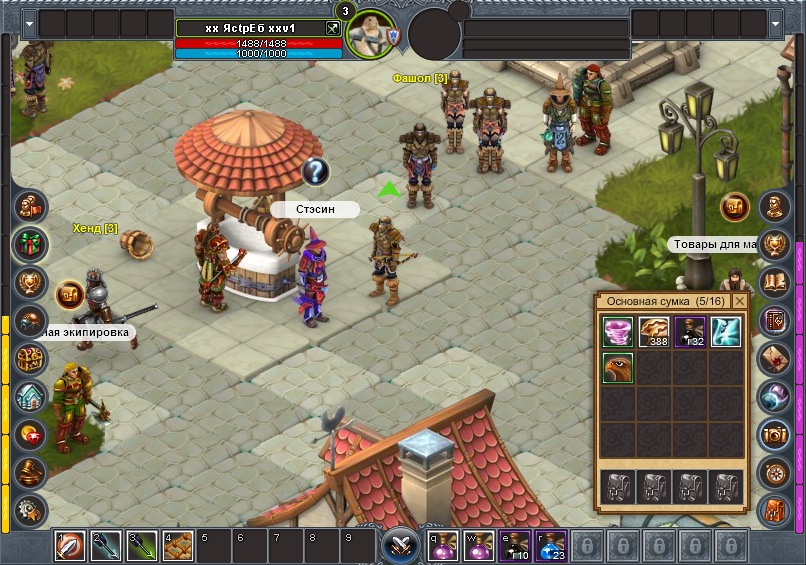Open the gift box icon in the left sidebar
Screen dimensions: 806x565
tap(29, 243)
